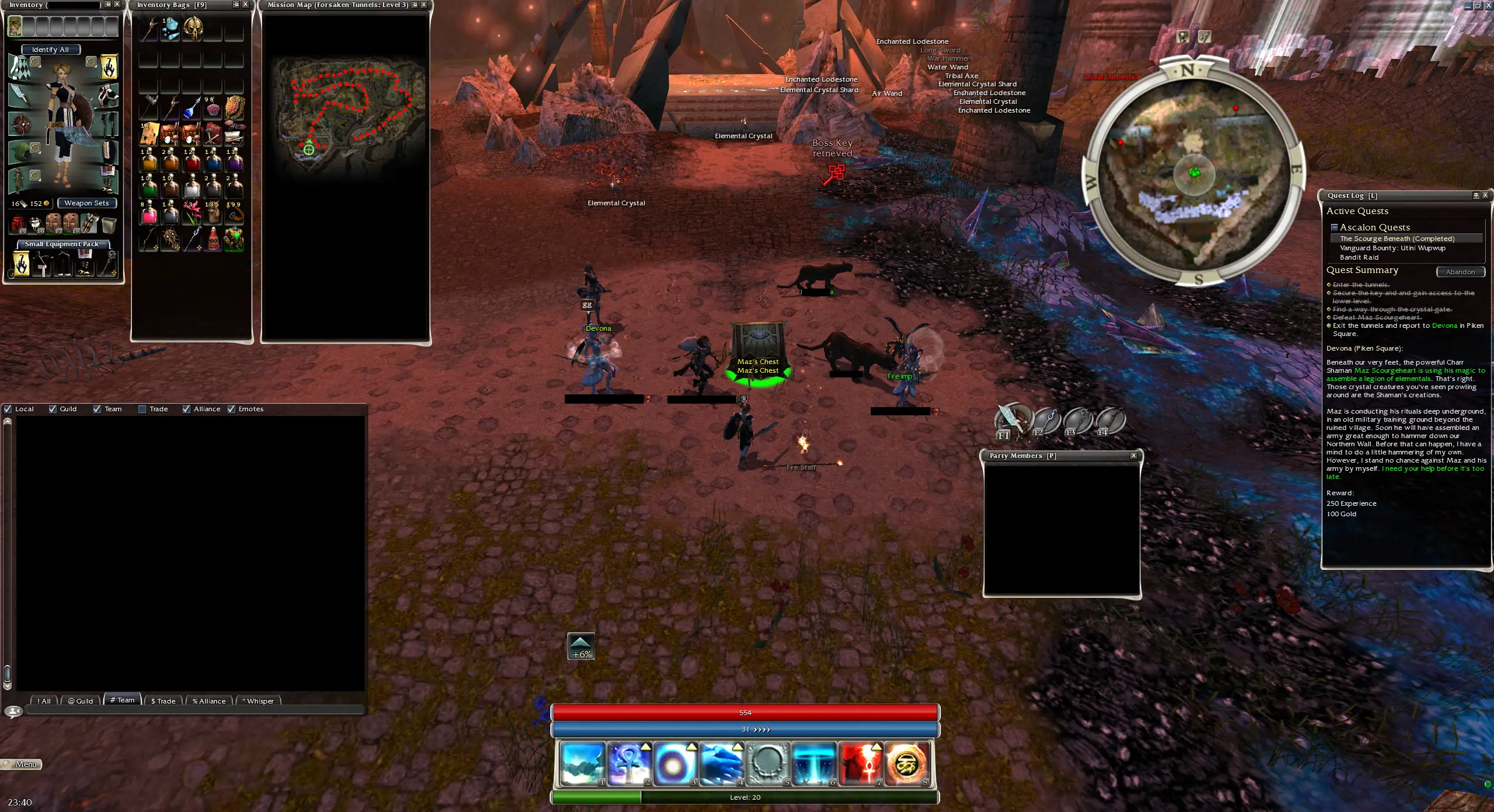The image size is (1494, 812).
Task: Activate the grey ring skill in slot 5
Action: point(767,763)
